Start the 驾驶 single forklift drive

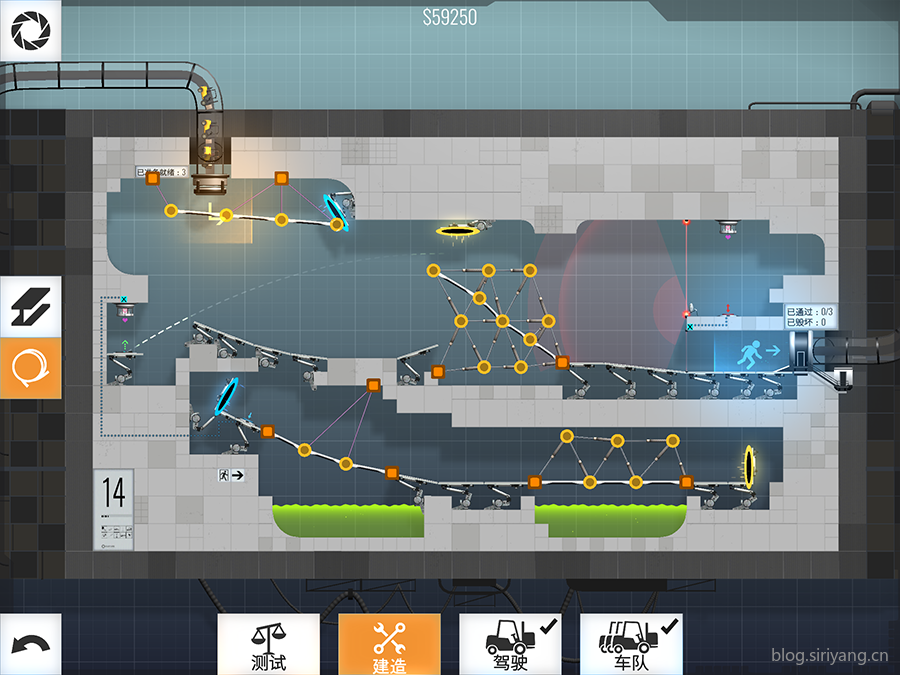[510, 644]
